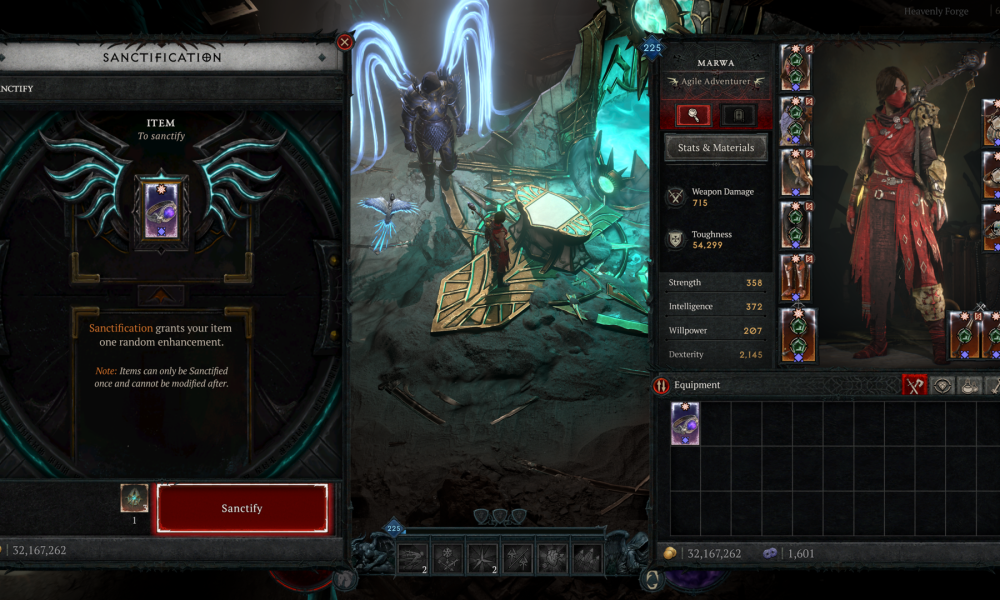Select the gloves equipment slot

tap(796, 172)
